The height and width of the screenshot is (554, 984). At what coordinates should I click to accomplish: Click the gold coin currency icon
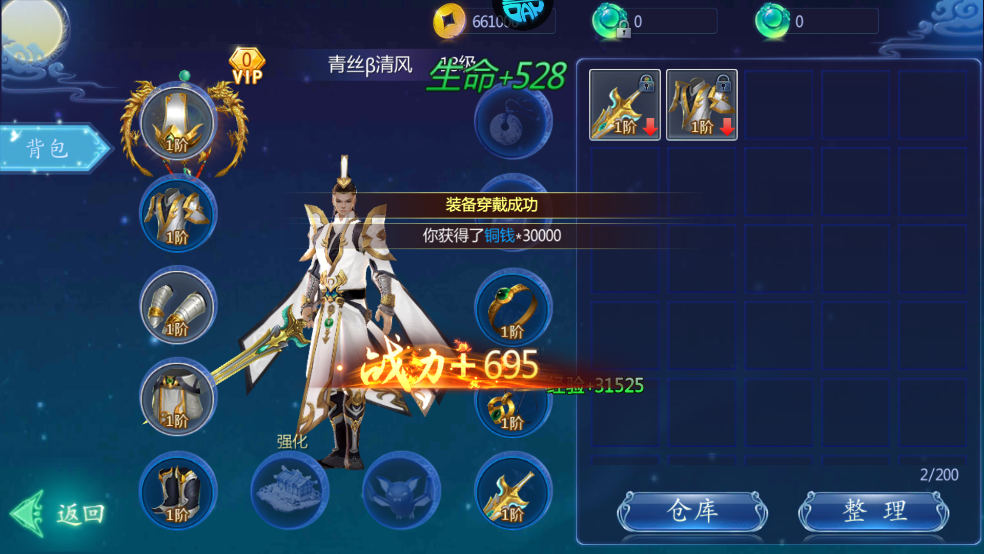coord(450,21)
